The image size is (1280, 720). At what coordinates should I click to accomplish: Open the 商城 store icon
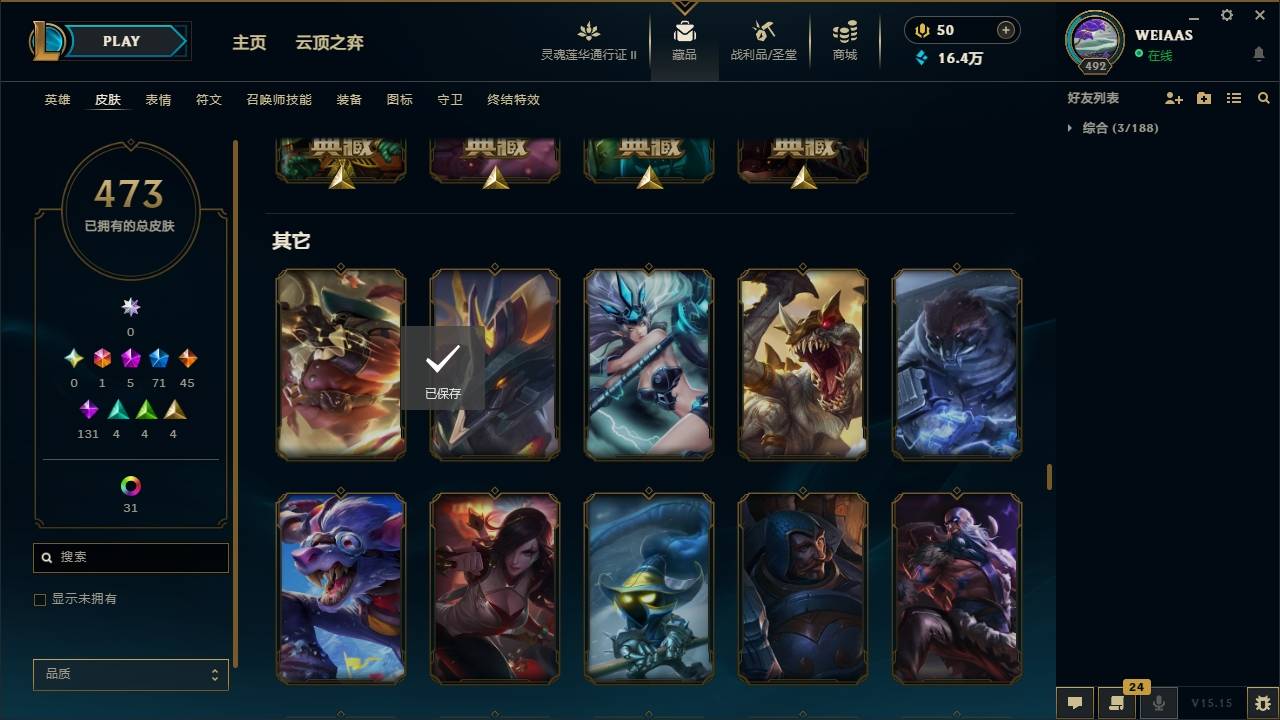pos(843,33)
